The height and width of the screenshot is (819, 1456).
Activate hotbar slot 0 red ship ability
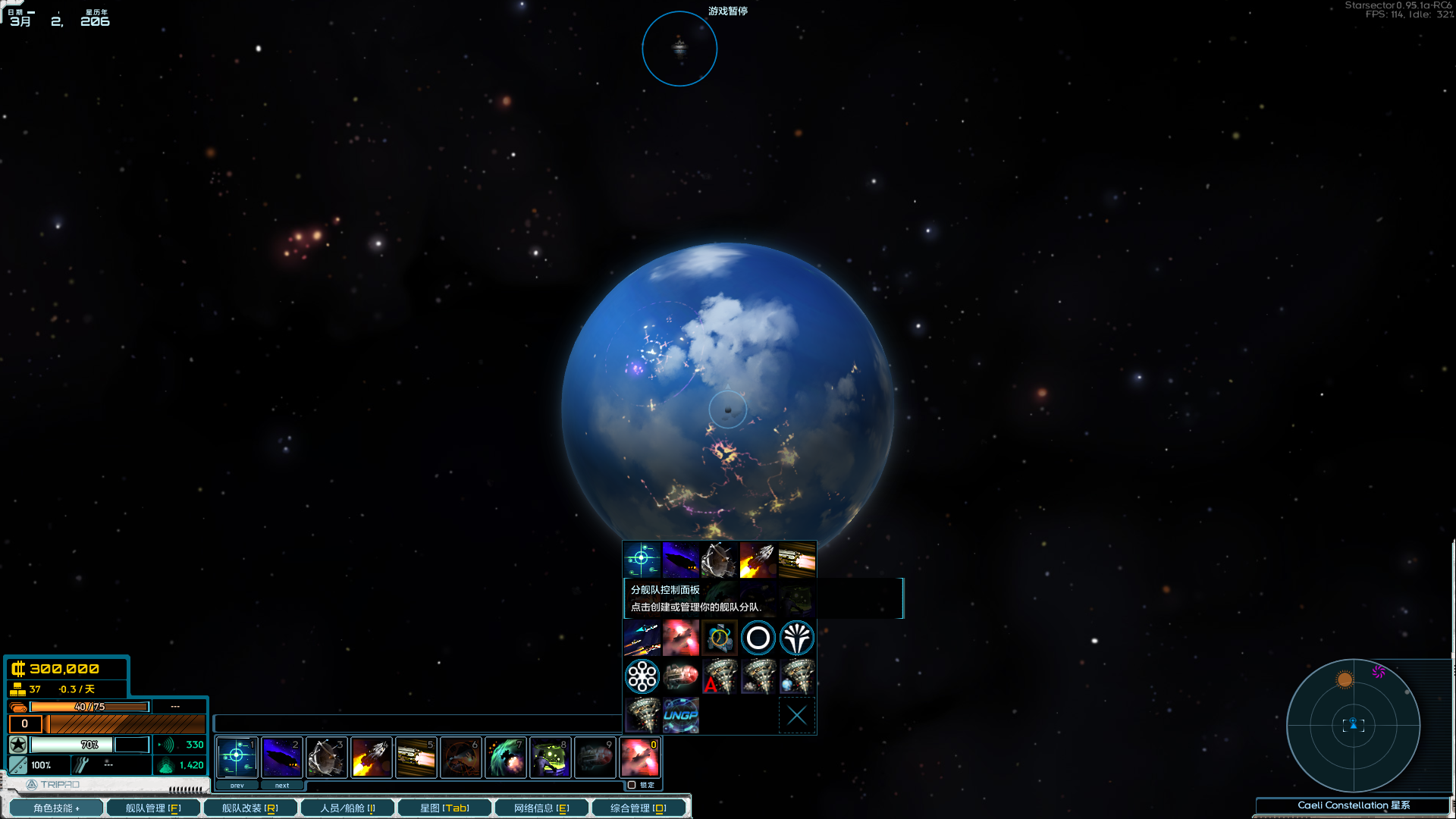click(x=639, y=756)
